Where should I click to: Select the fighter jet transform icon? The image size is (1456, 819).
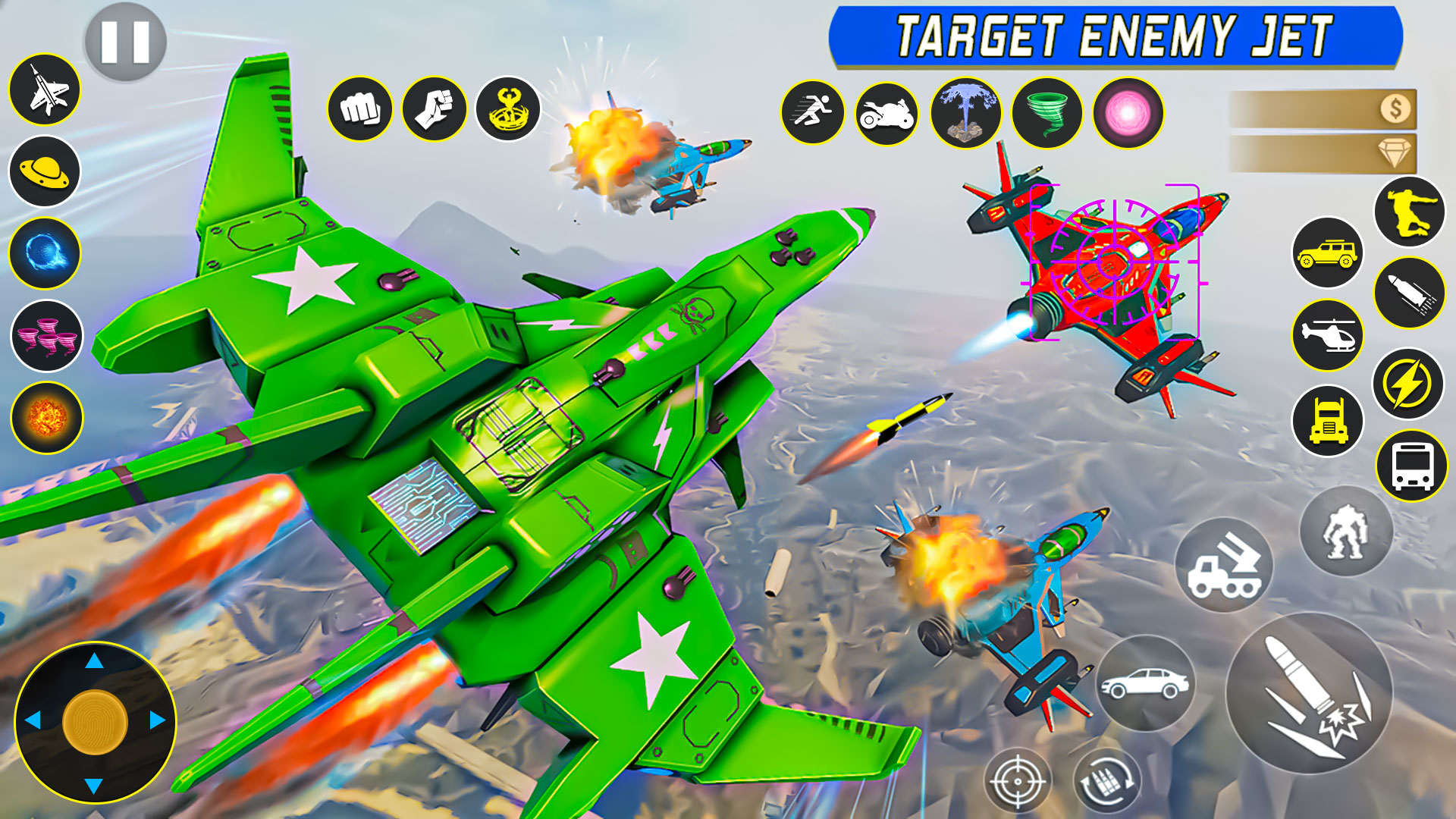point(45,90)
